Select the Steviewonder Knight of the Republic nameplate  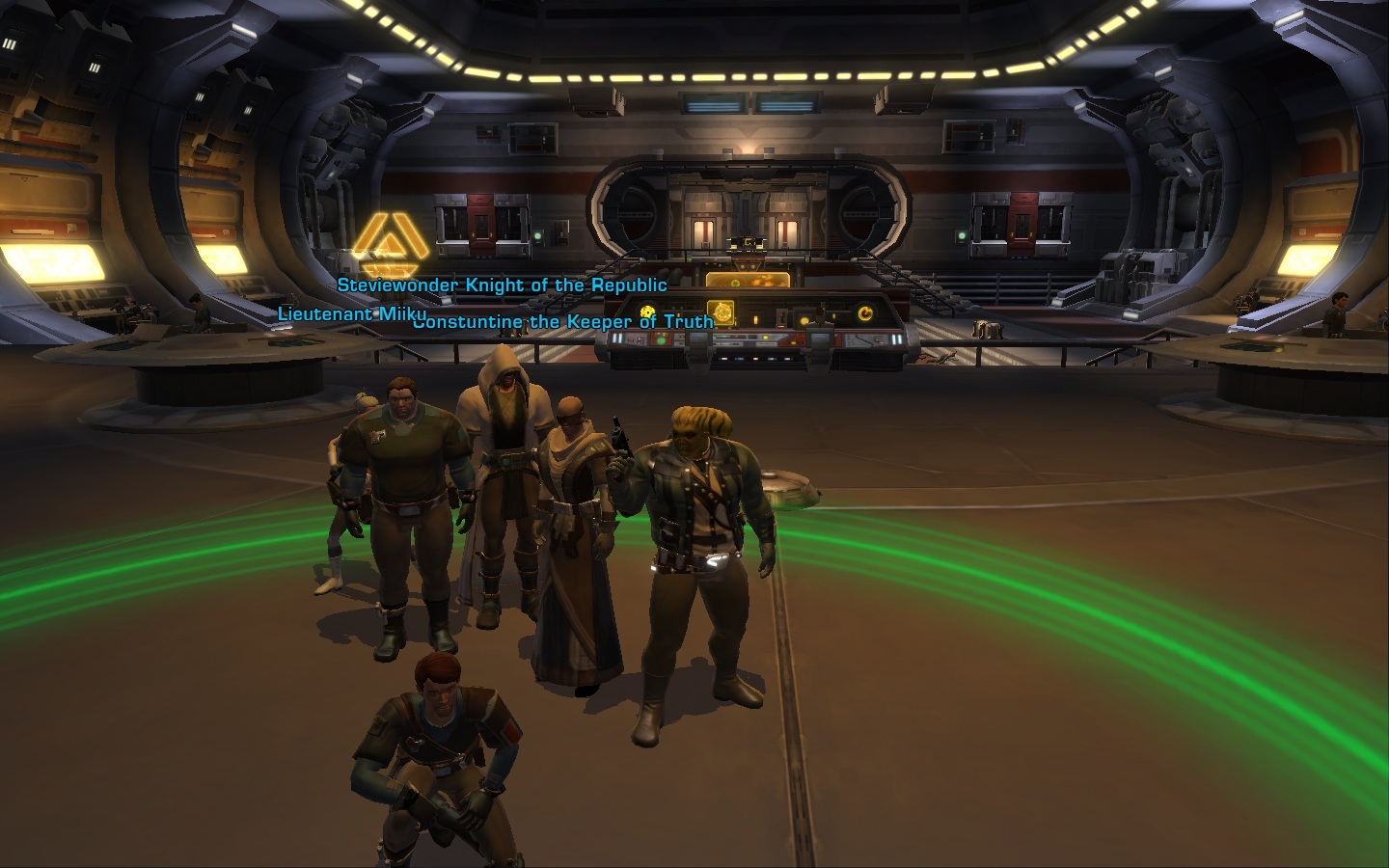coord(502,285)
